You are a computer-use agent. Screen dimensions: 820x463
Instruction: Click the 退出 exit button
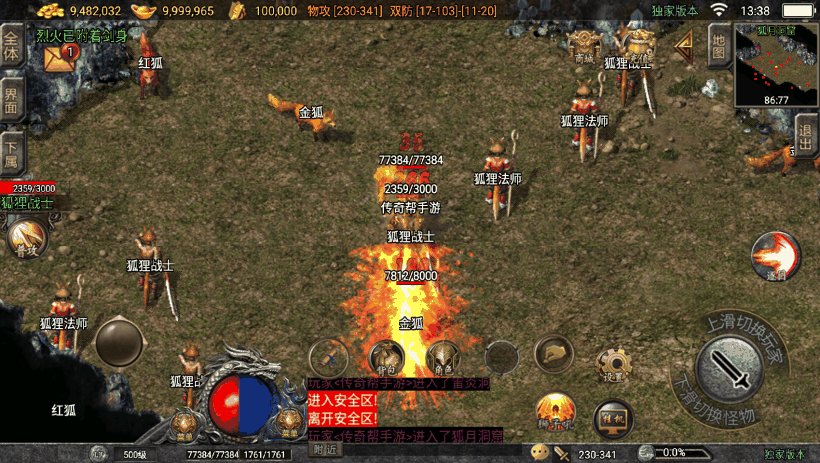(x=806, y=135)
